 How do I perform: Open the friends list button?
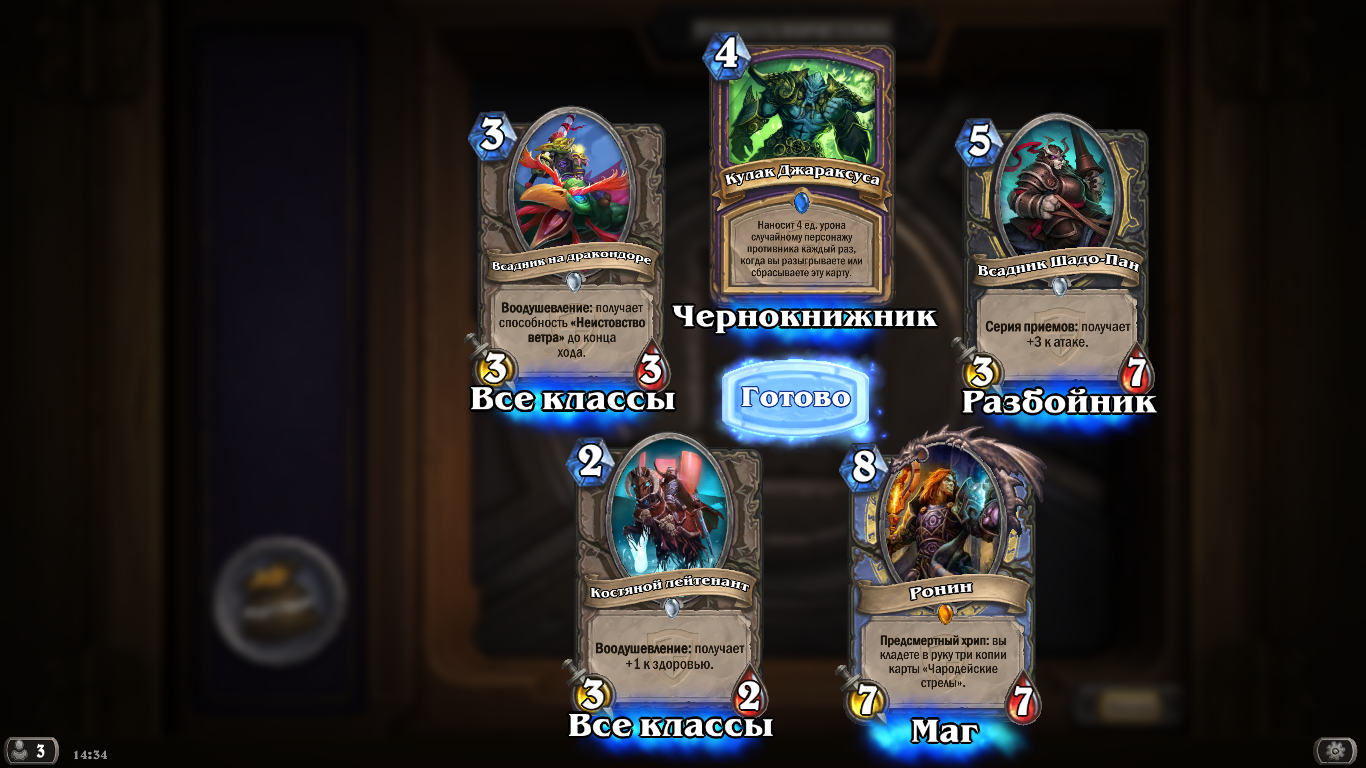point(30,751)
